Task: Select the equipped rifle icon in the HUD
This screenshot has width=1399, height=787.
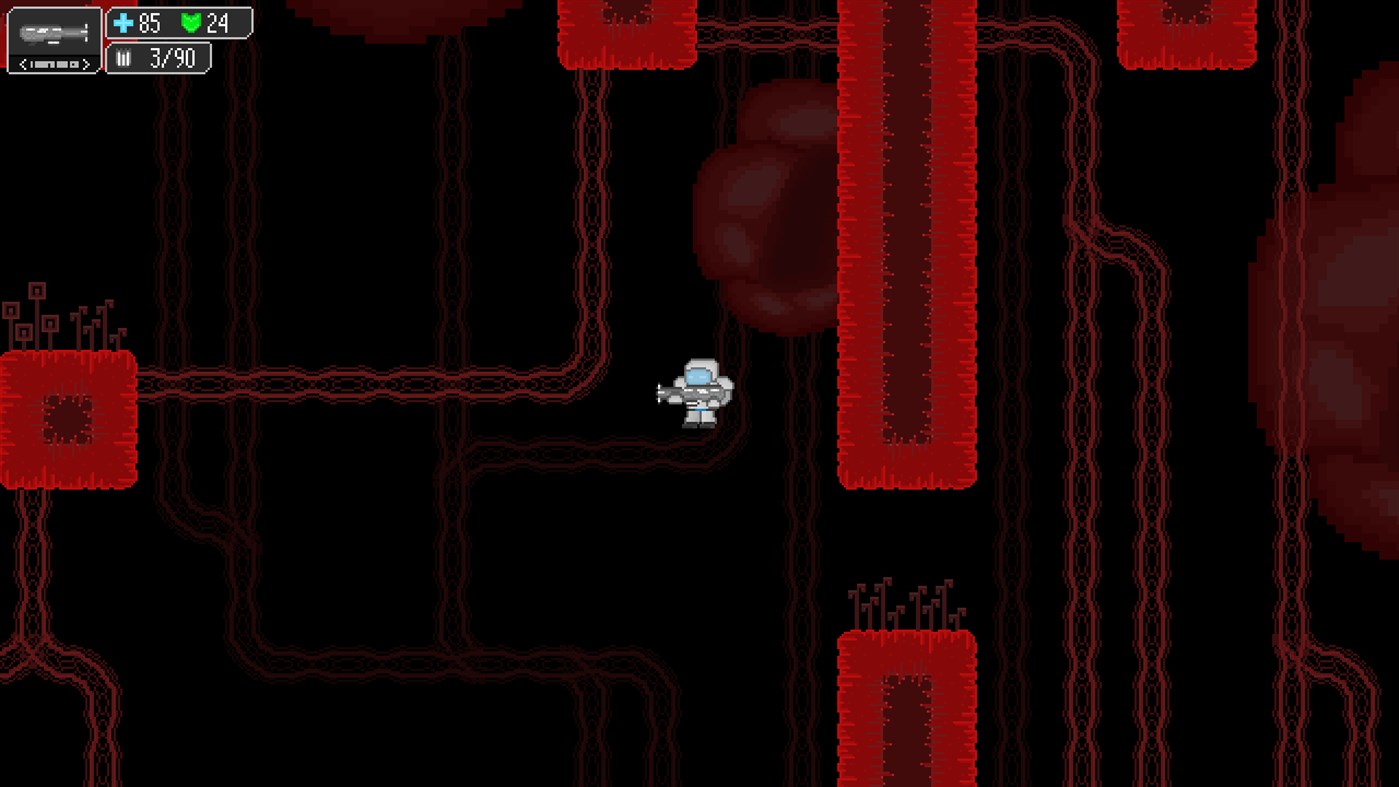Action: [x=53, y=34]
